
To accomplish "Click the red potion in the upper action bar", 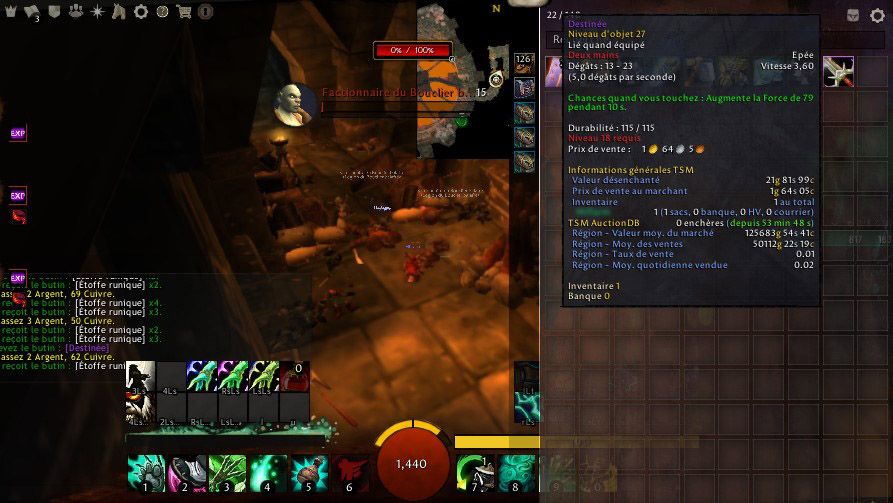I will tap(294, 377).
